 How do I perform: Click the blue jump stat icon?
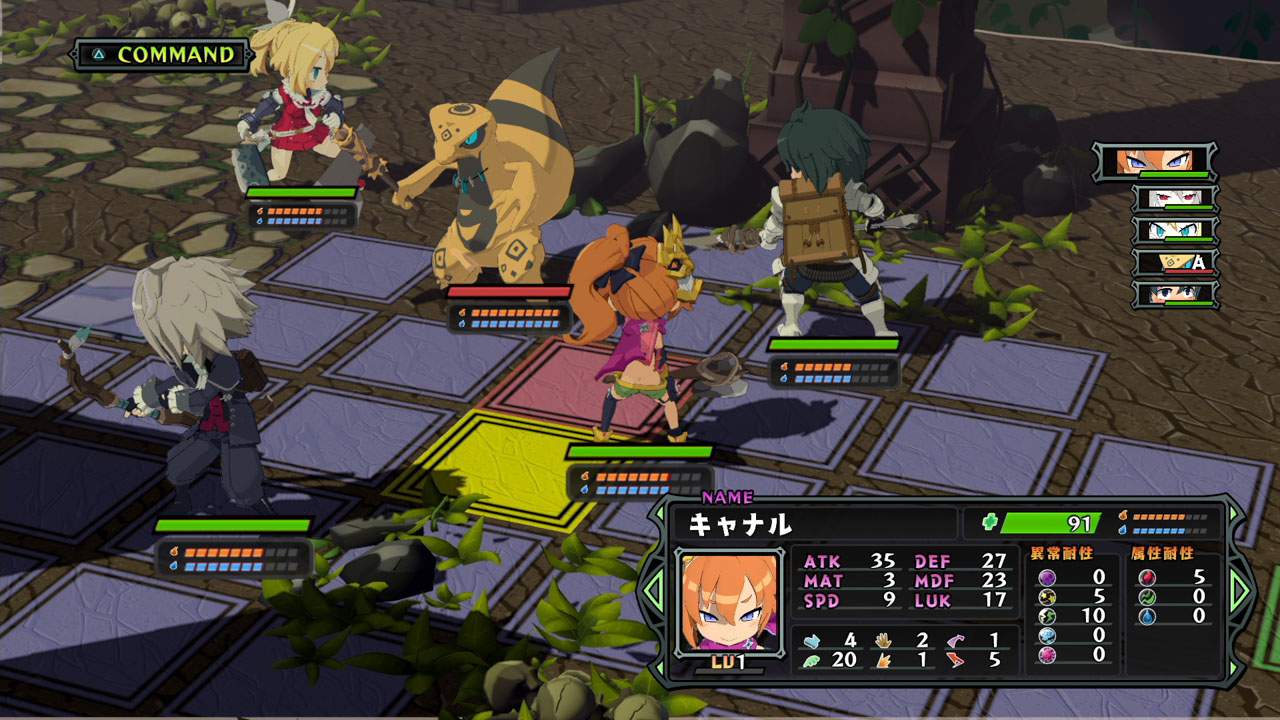[812, 640]
